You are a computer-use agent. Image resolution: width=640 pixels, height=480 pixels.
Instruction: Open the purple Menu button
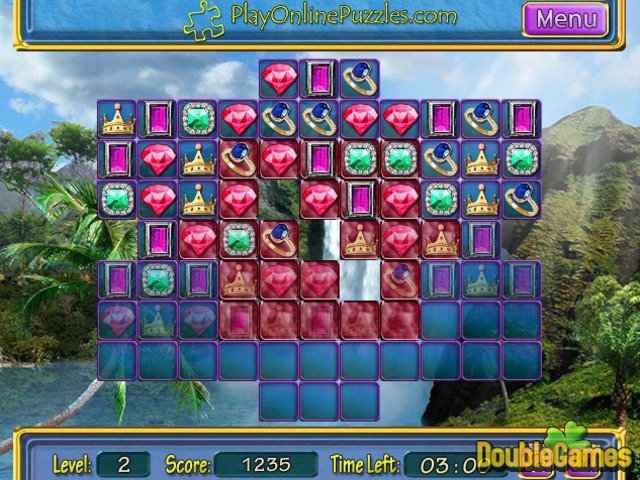click(565, 18)
